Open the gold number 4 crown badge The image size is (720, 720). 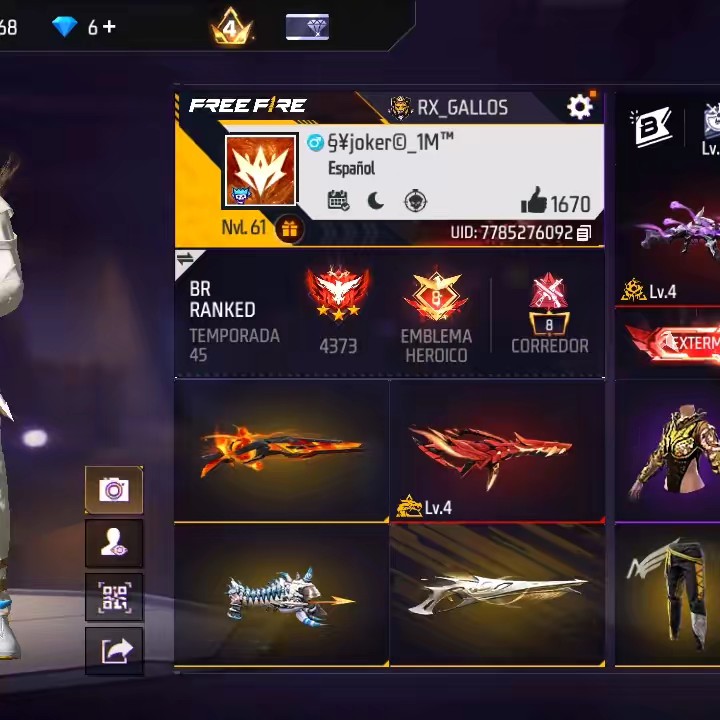click(x=230, y=27)
